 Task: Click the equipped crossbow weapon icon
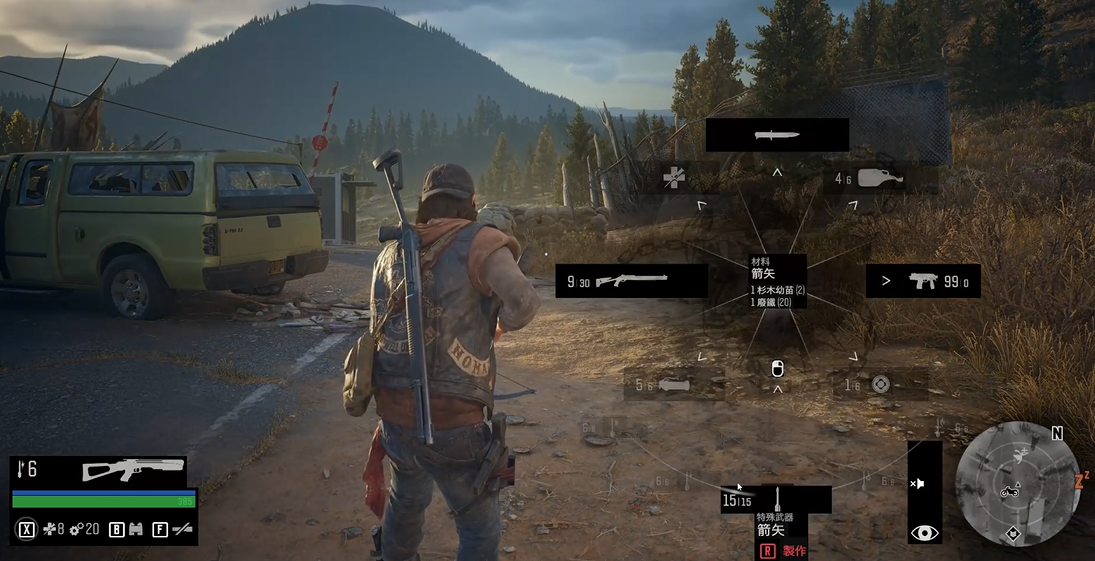click(x=133, y=469)
